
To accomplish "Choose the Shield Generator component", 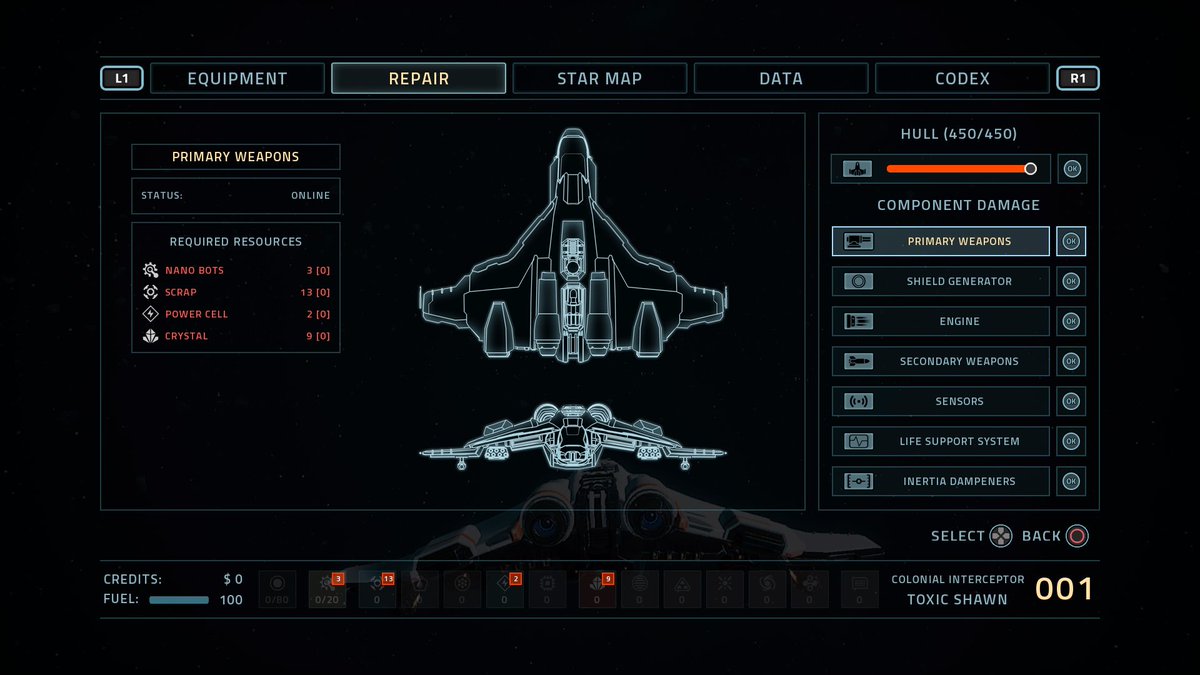I will (941, 281).
